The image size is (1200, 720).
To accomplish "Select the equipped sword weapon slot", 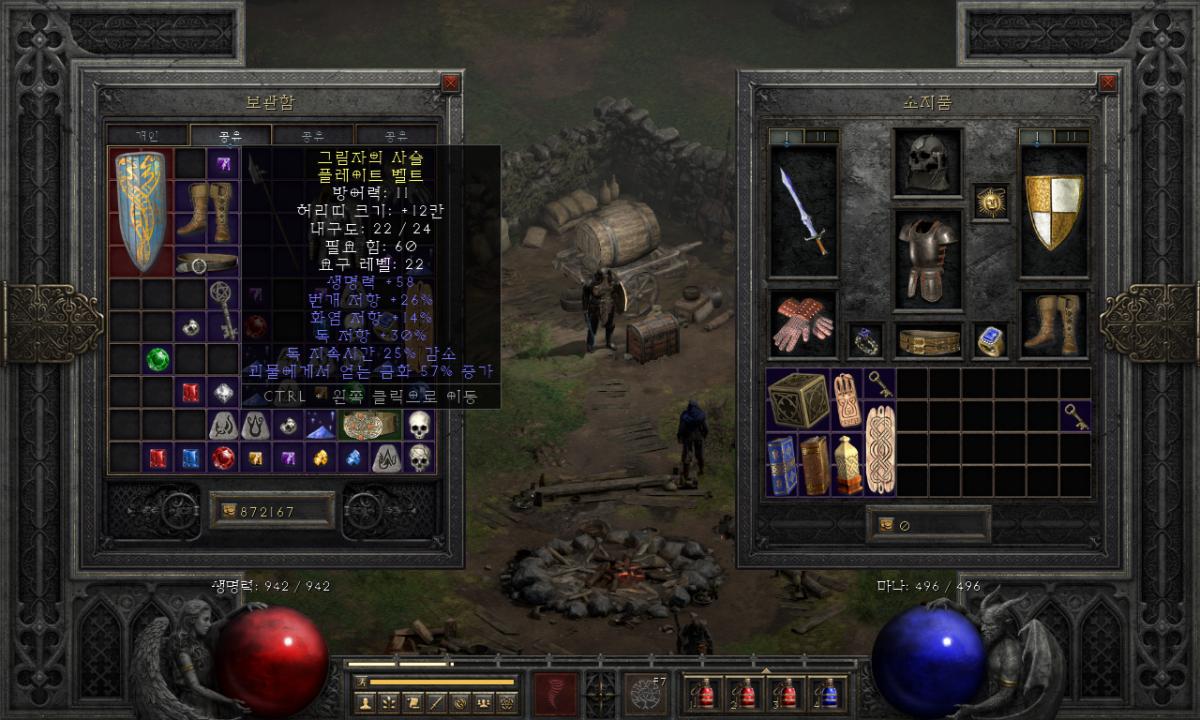I will click(803, 210).
